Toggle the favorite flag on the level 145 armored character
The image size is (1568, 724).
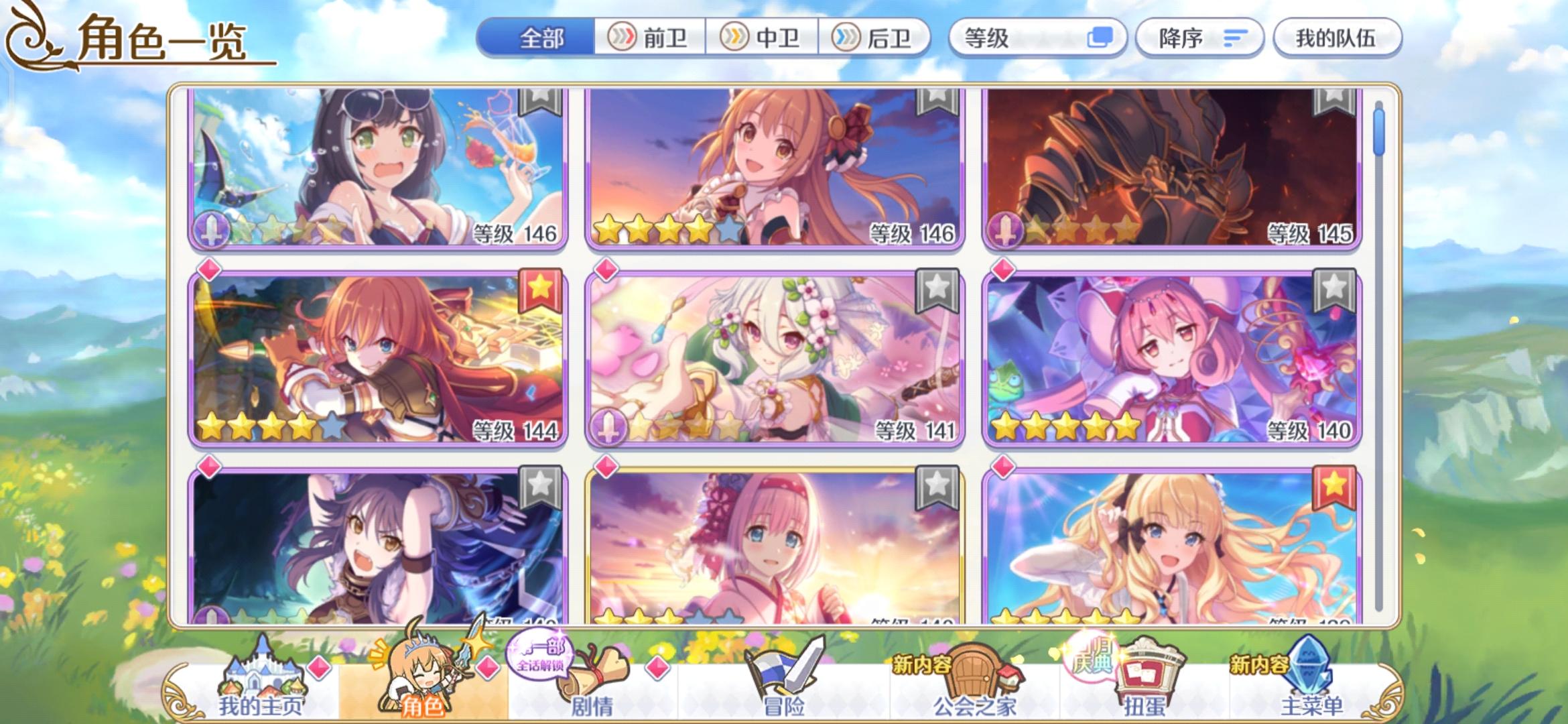point(1333,102)
